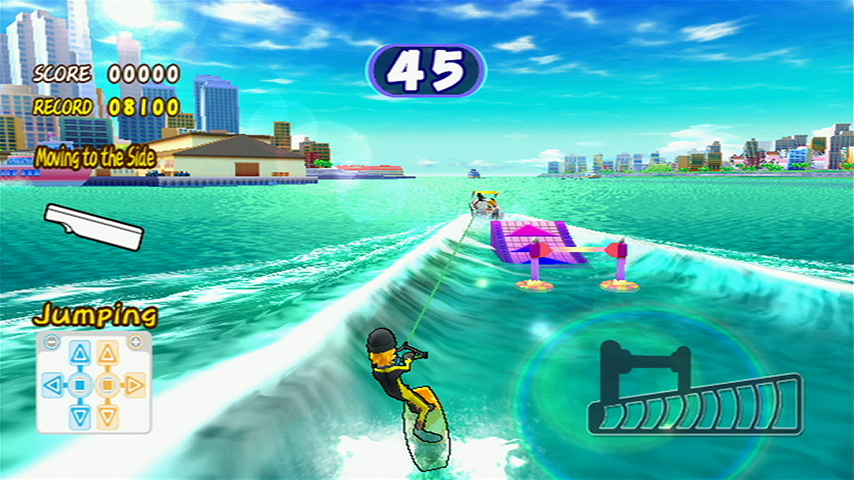This screenshot has width=854, height=480.
Task: Click the tow handle gauge icon
Action: (x=695, y=394)
